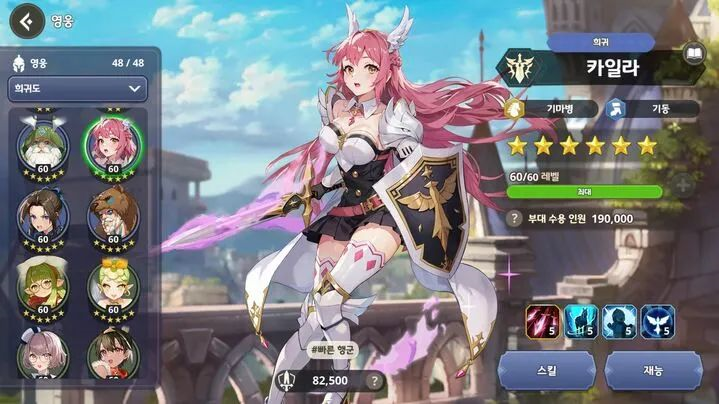Screen dimensions: 719x404
Task: Open the hero book icon
Action: click(x=693, y=52)
